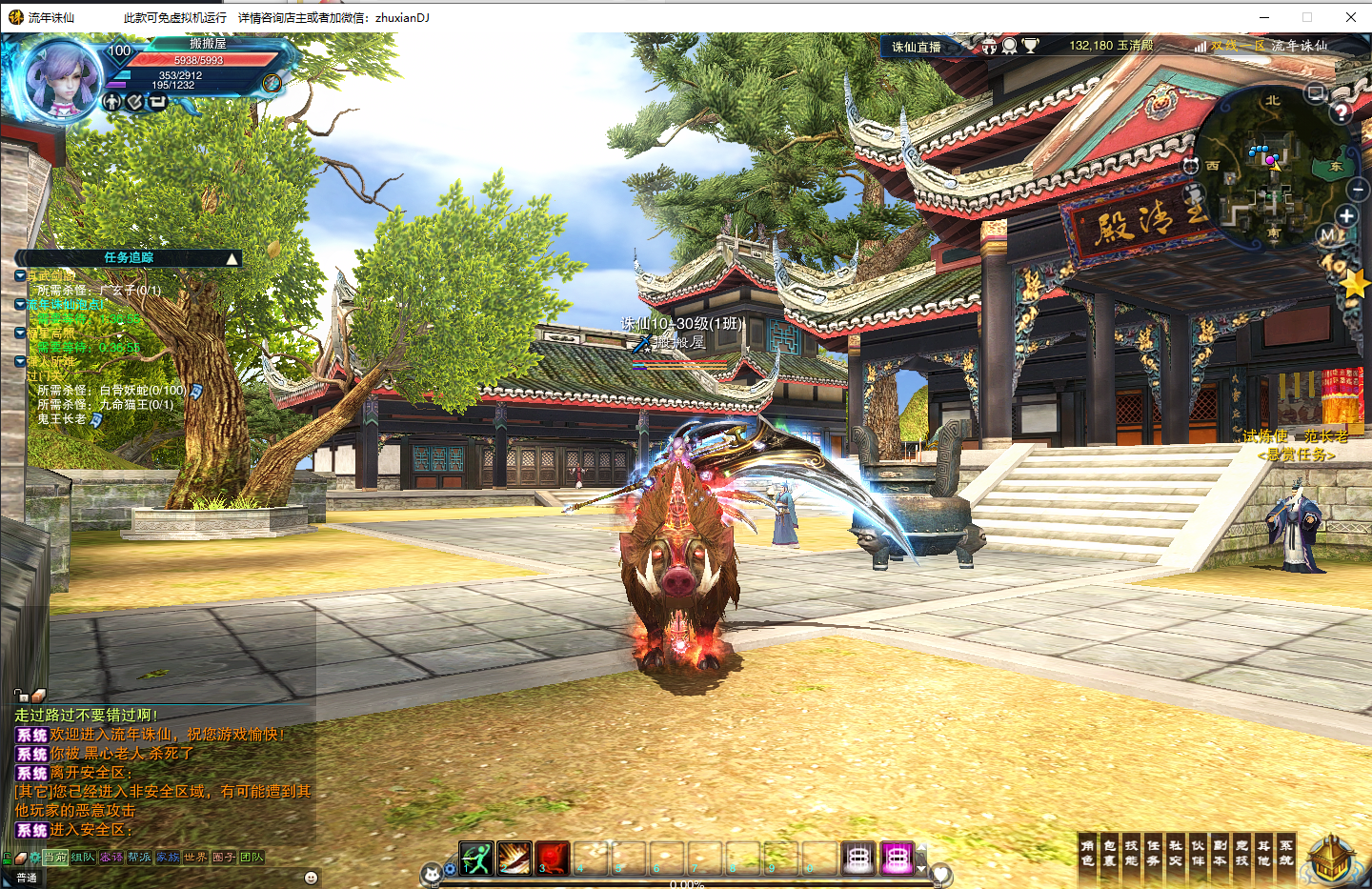Activate the green archer skill in slot 1
1372x889 pixels.
click(475, 858)
